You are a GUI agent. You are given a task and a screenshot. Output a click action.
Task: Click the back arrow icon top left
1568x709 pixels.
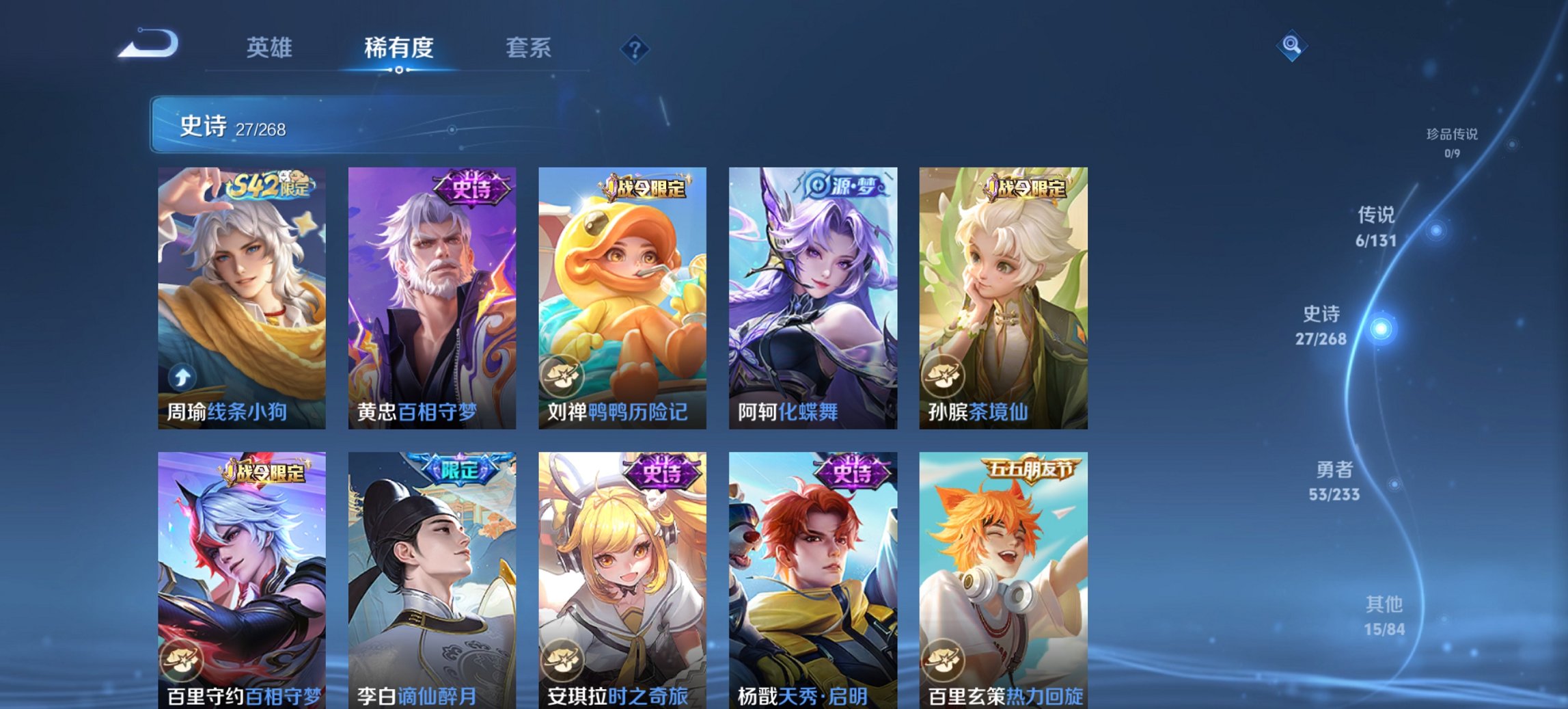pos(147,44)
